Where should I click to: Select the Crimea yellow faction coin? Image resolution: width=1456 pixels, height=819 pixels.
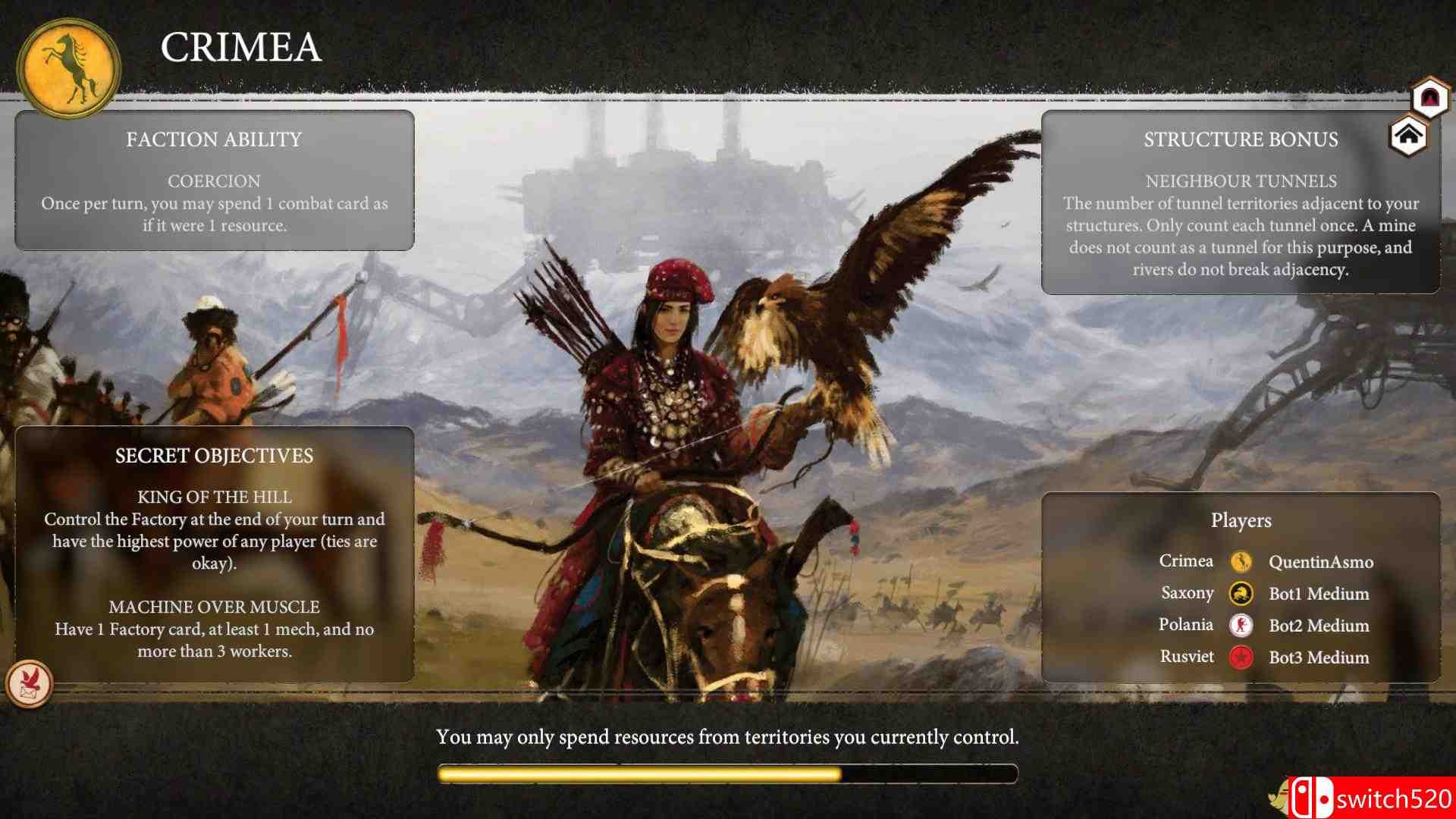point(1241,562)
